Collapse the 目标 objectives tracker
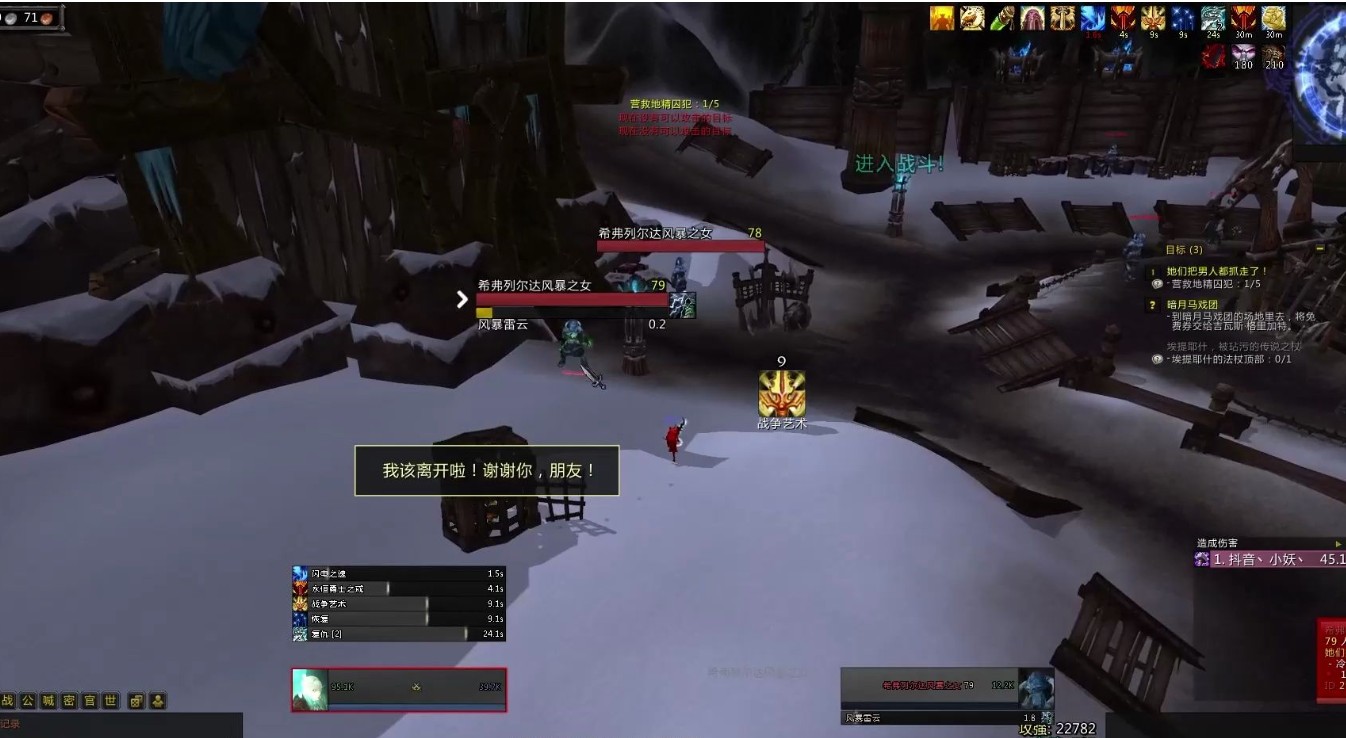This screenshot has width=1346, height=738. tap(1320, 249)
